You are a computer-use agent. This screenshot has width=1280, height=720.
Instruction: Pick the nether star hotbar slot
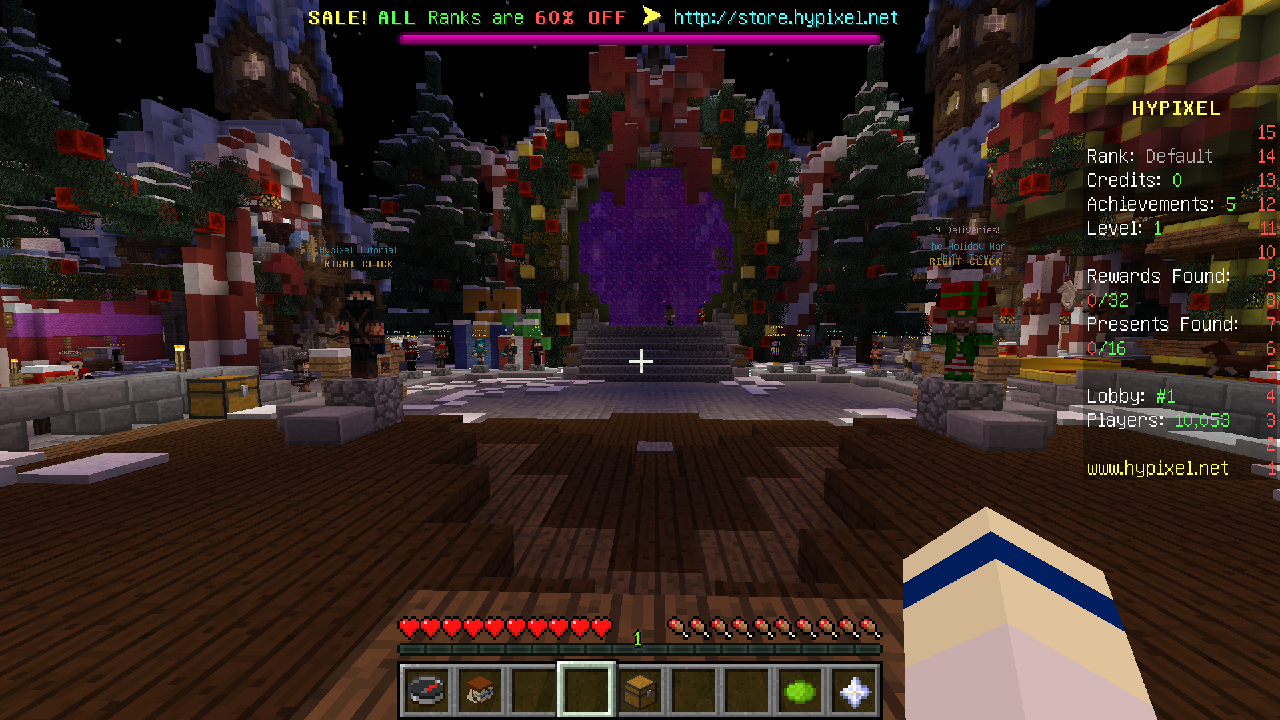coord(855,690)
